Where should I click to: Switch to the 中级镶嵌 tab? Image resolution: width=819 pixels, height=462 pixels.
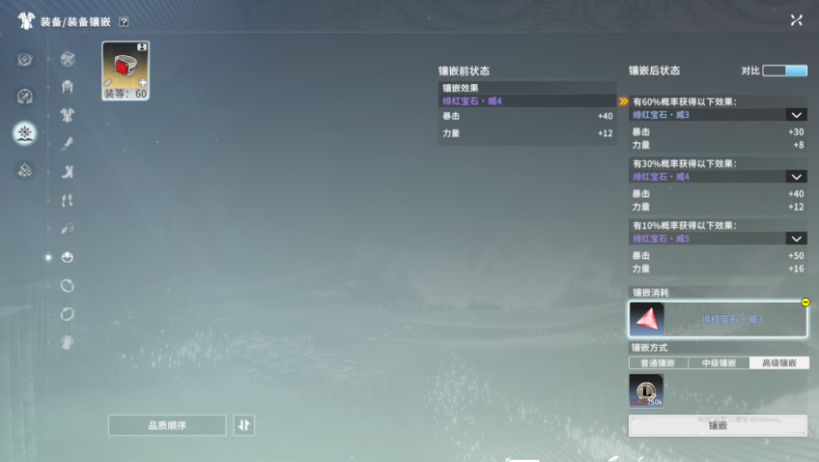pos(718,363)
